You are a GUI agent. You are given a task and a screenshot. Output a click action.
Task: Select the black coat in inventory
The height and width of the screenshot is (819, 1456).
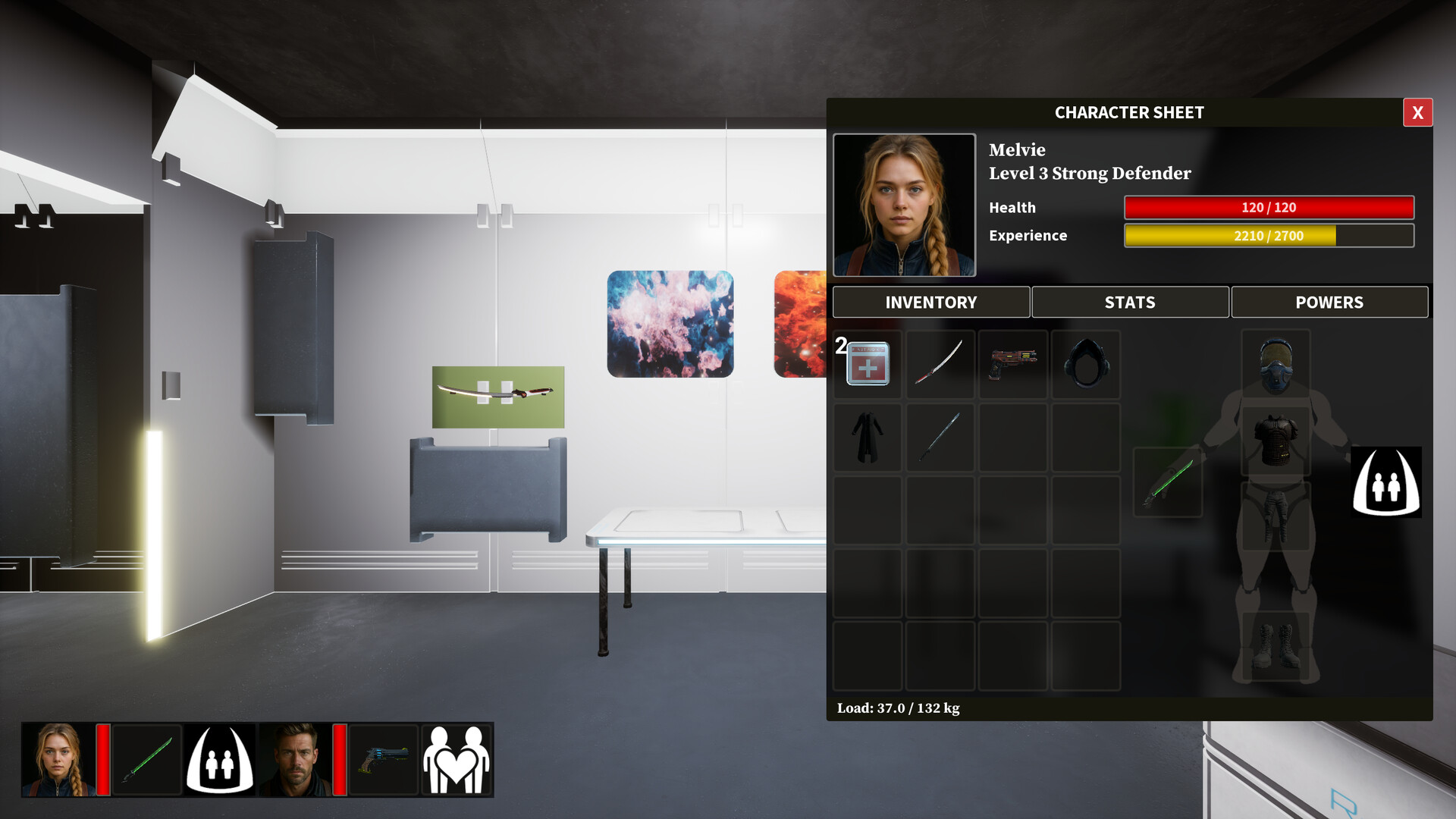coord(868,438)
